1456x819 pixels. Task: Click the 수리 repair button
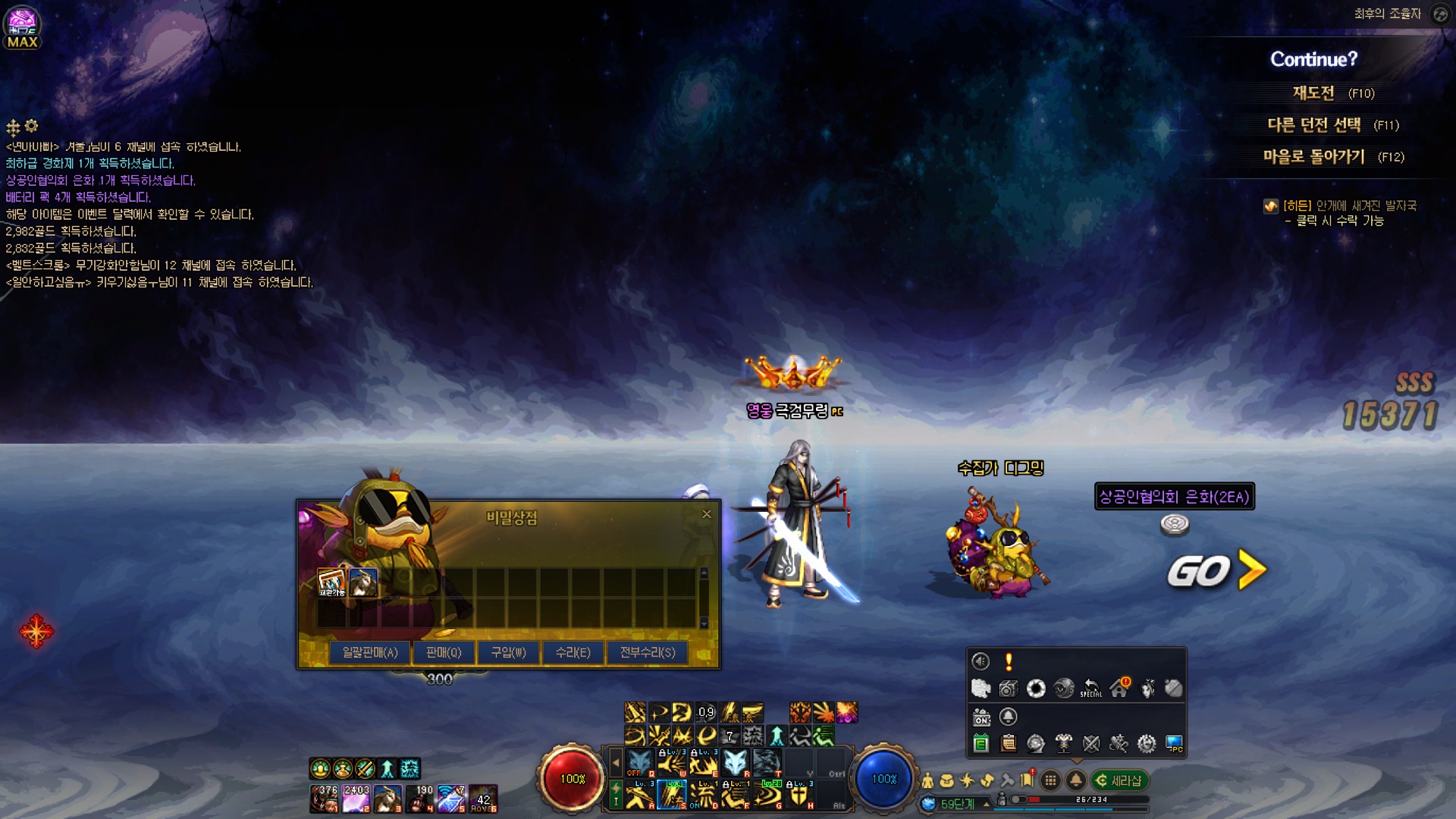click(573, 652)
